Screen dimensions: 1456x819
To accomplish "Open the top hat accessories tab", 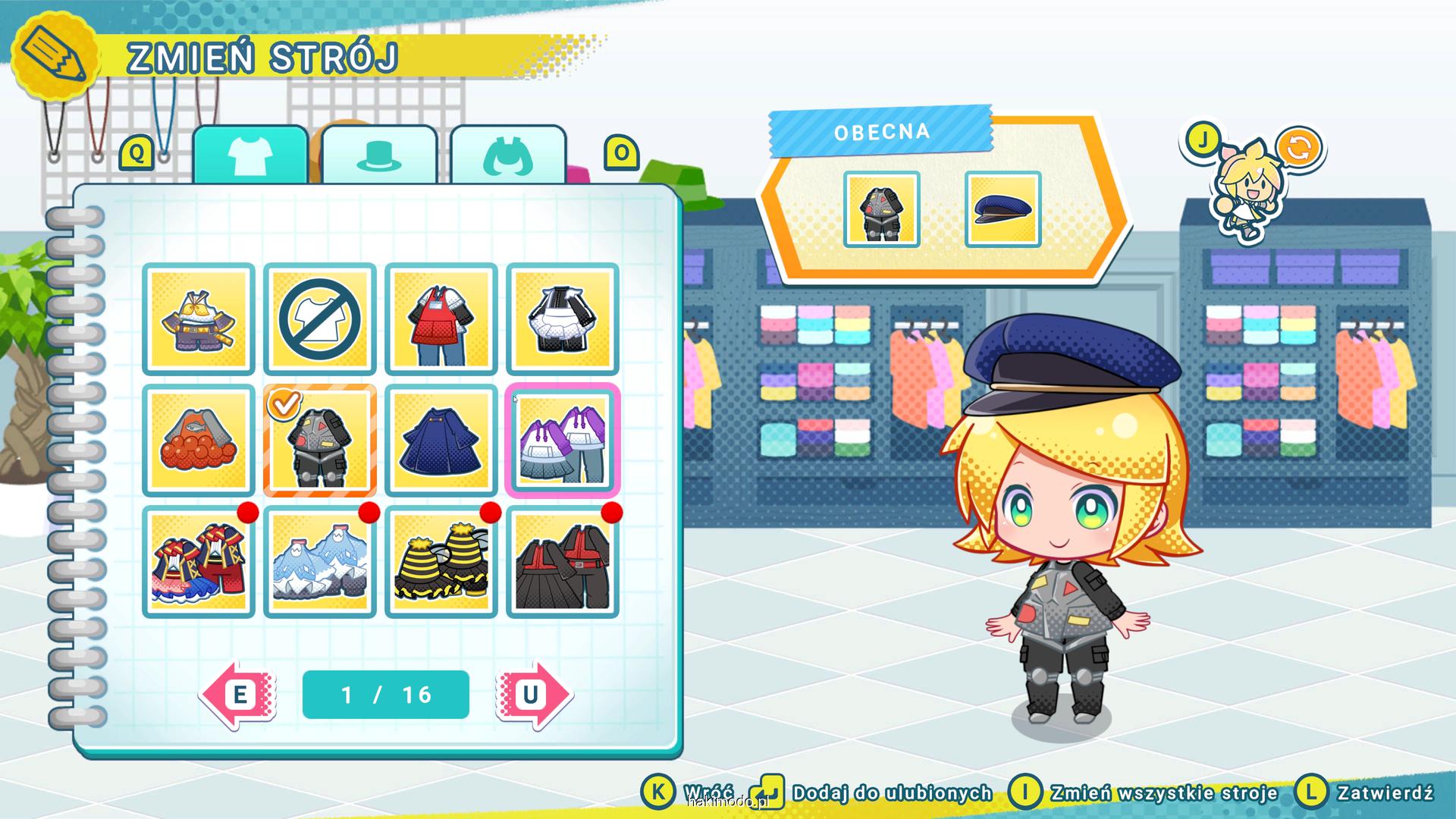I will 379,155.
